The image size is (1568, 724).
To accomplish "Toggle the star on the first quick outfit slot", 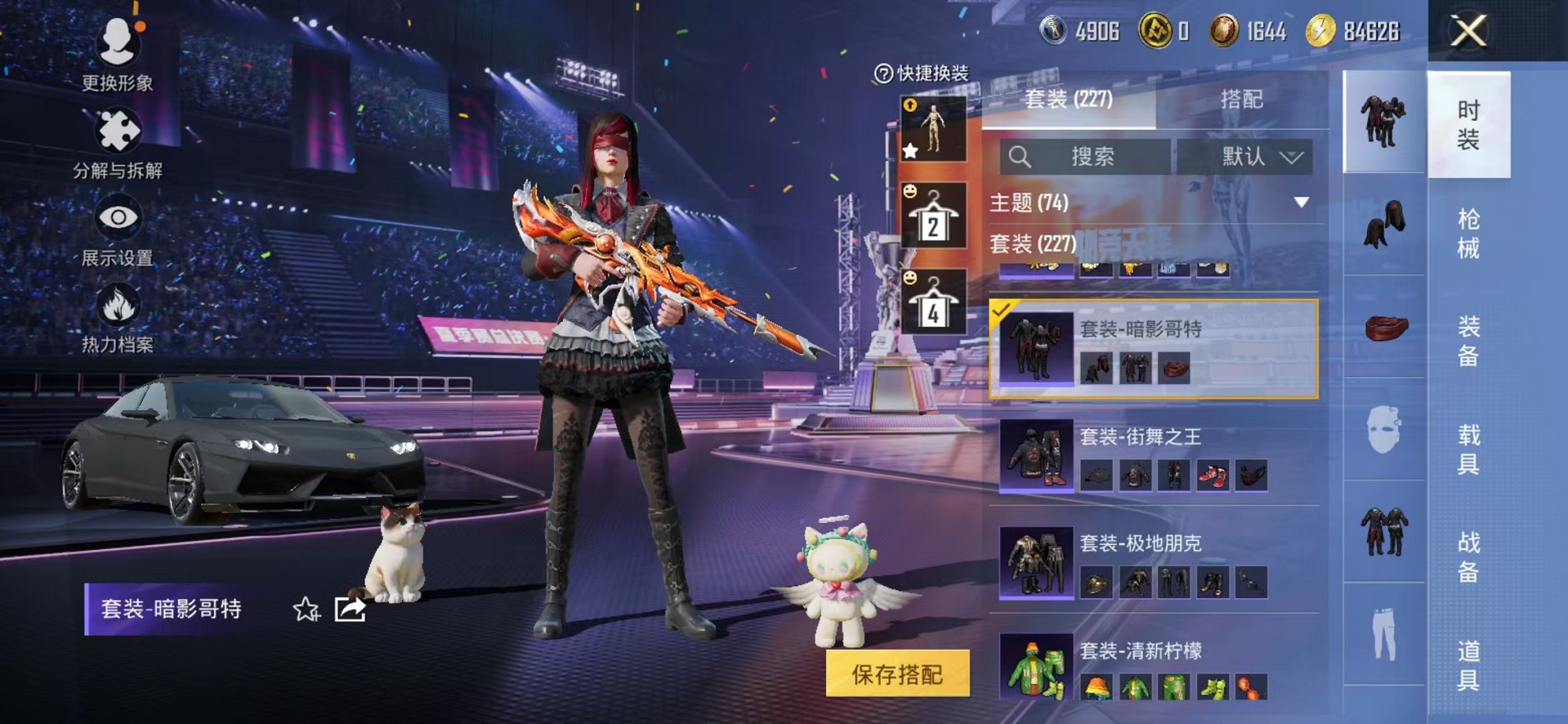I will point(911,149).
